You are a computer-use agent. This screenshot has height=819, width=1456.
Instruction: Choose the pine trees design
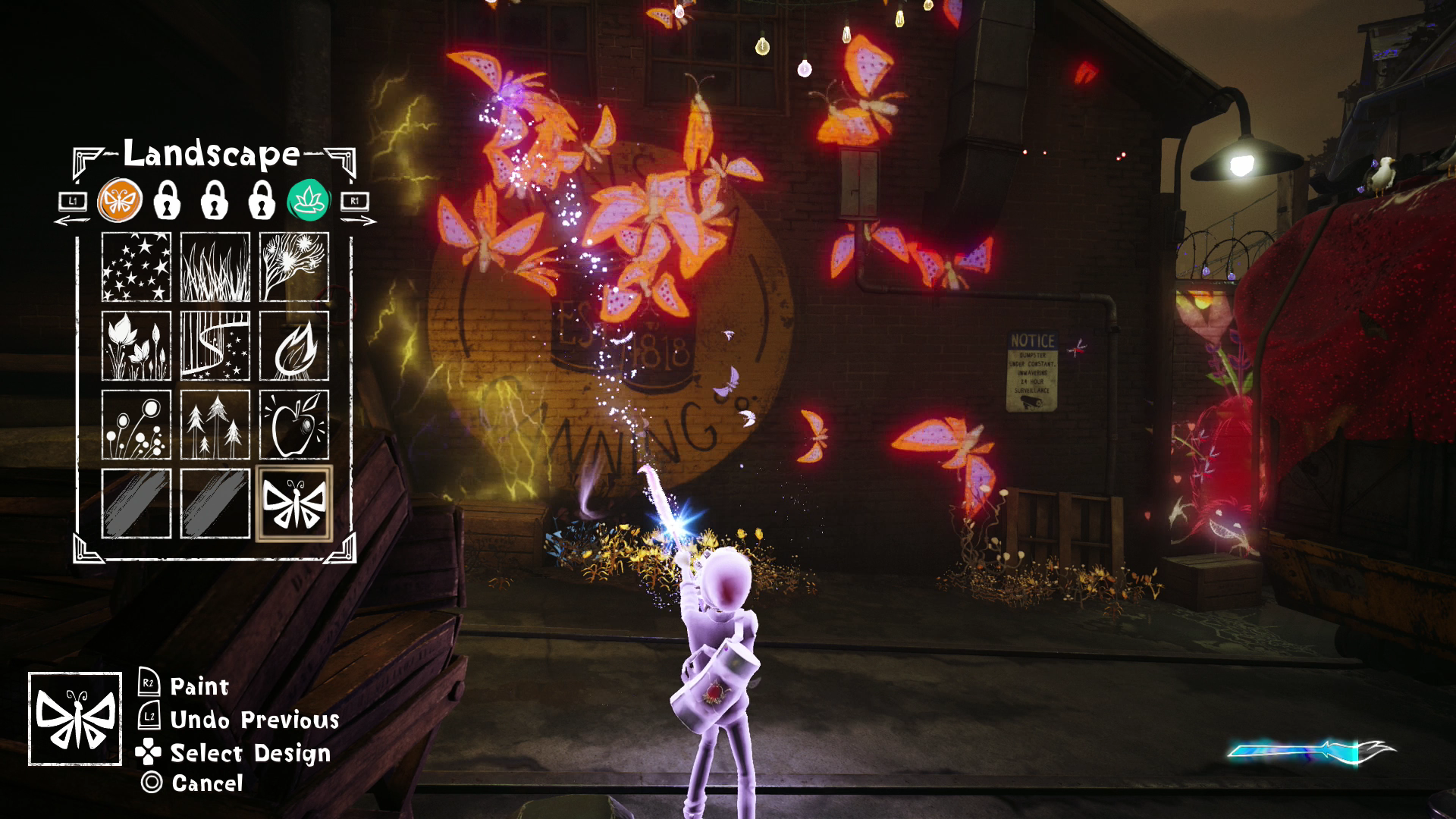[215, 425]
